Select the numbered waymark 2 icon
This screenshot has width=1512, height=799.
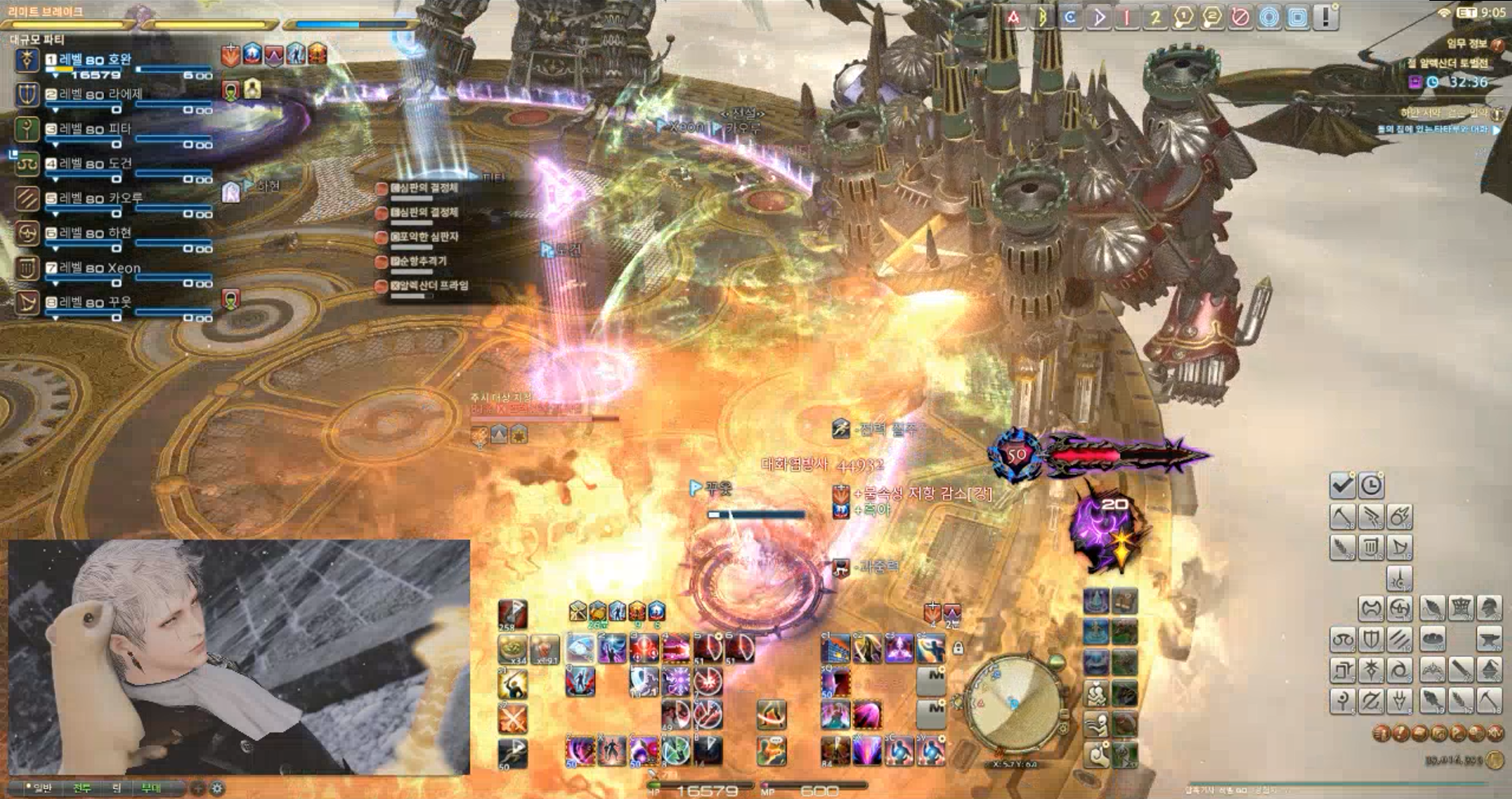[1155, 17]
